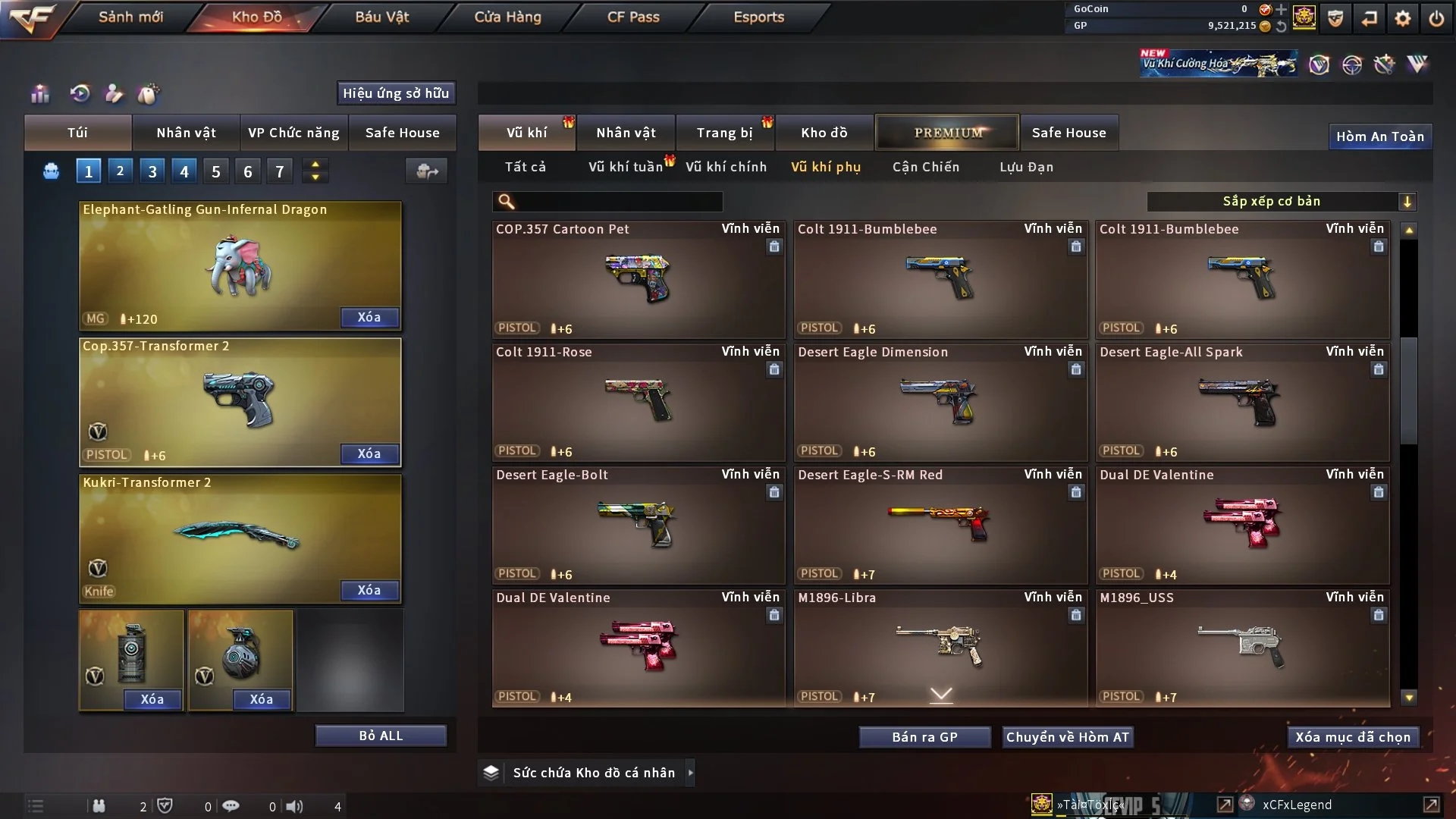Select the COP.357 Cartoon Pet pistol
Image resolution: width=1456 pixels, height=819 pixels.
pyautogui.click(x=638, y=279)
